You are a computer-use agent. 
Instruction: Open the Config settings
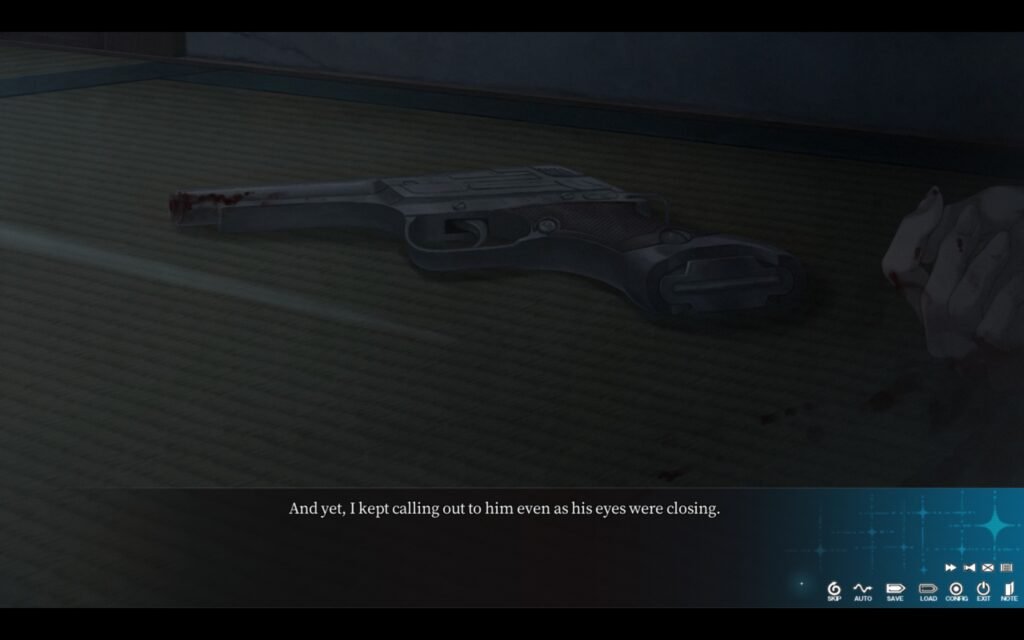tap(956, 590)
